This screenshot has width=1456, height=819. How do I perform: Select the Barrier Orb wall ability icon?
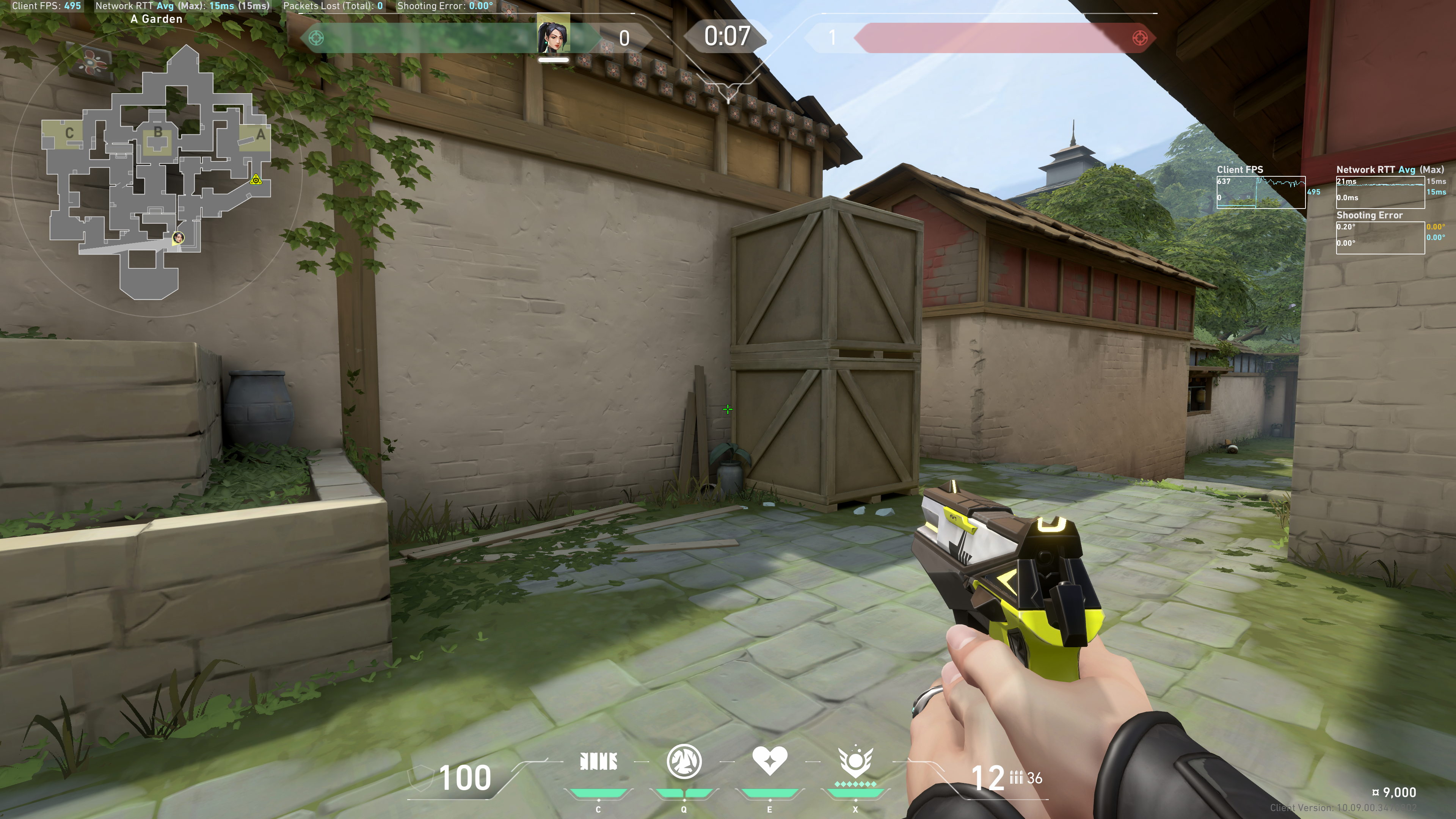599,761
